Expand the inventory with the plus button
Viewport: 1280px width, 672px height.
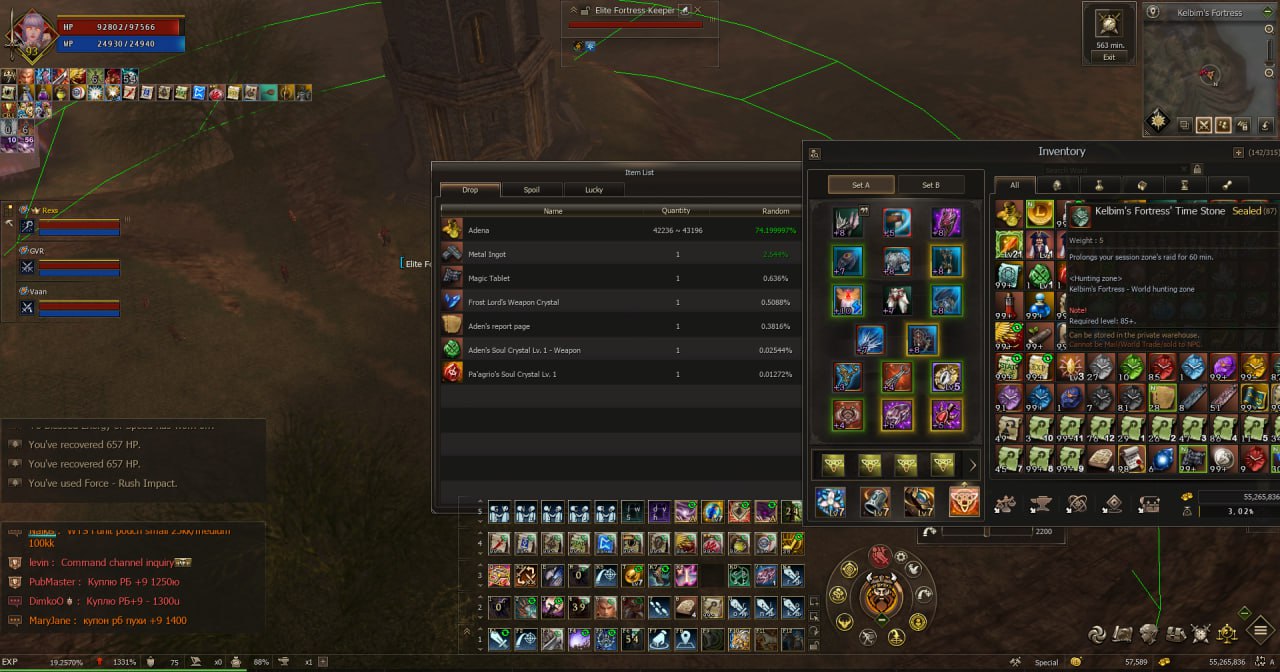1238,153
